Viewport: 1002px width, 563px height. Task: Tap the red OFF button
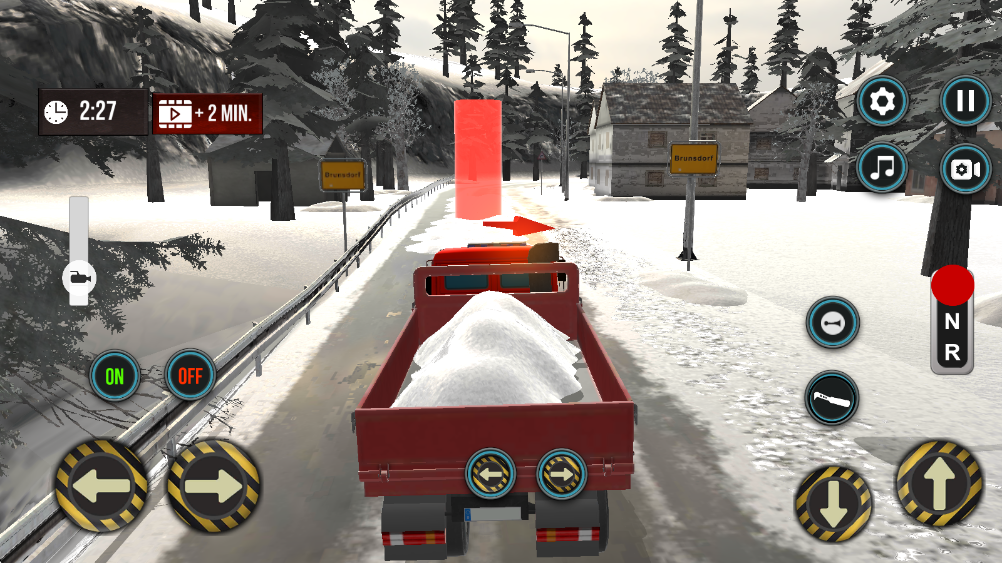(x=190, y=375)
